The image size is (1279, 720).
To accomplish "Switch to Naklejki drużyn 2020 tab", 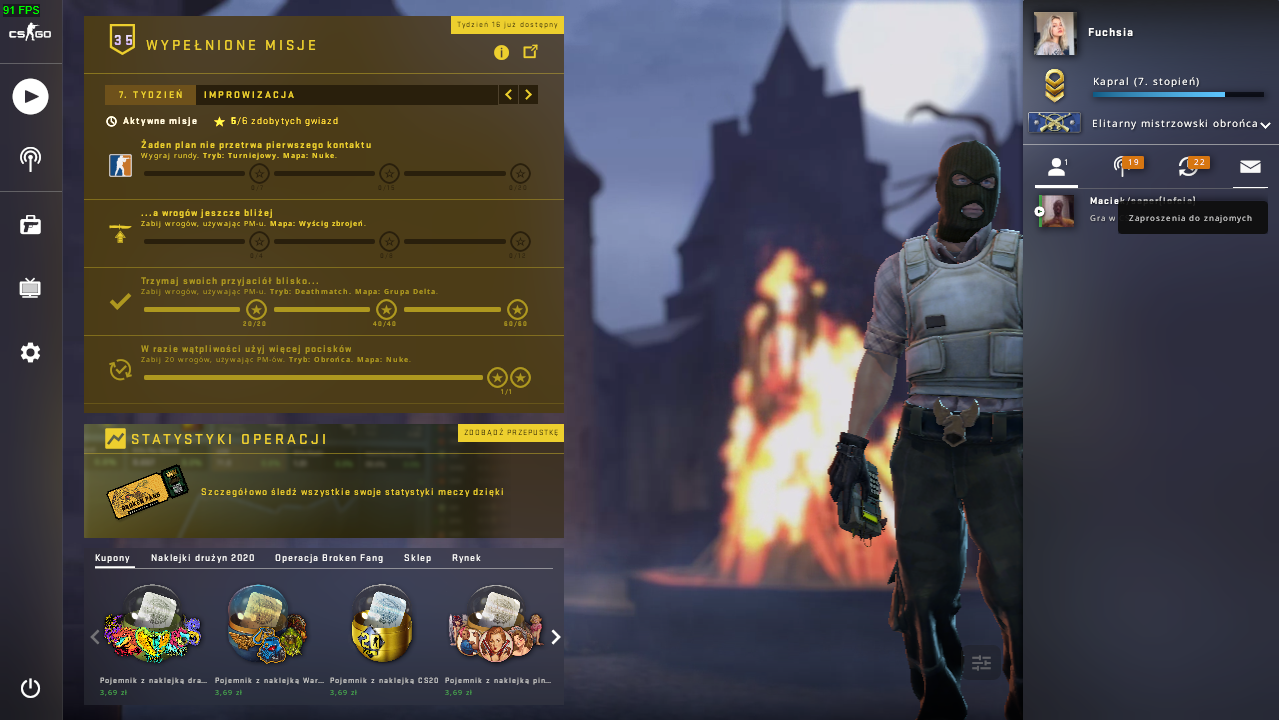I will coord(203,558).
